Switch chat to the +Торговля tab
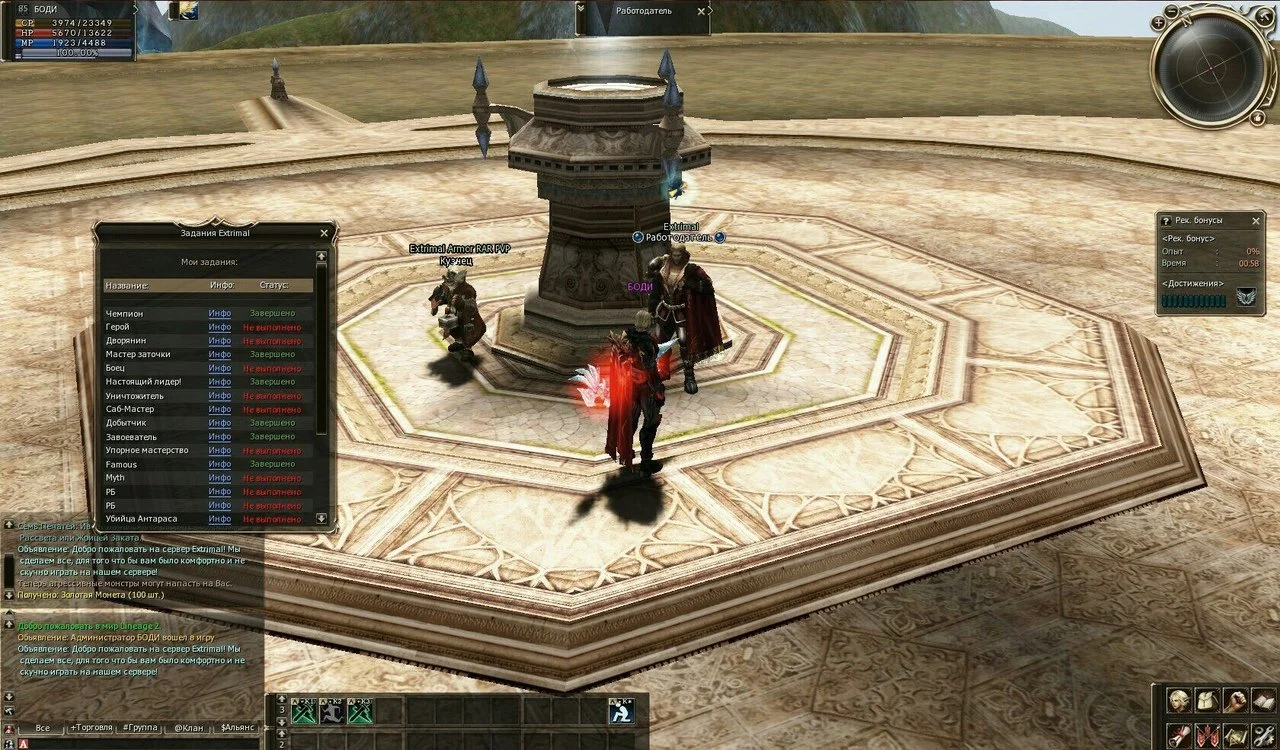1280x750 pixels. tap(90, 728)
